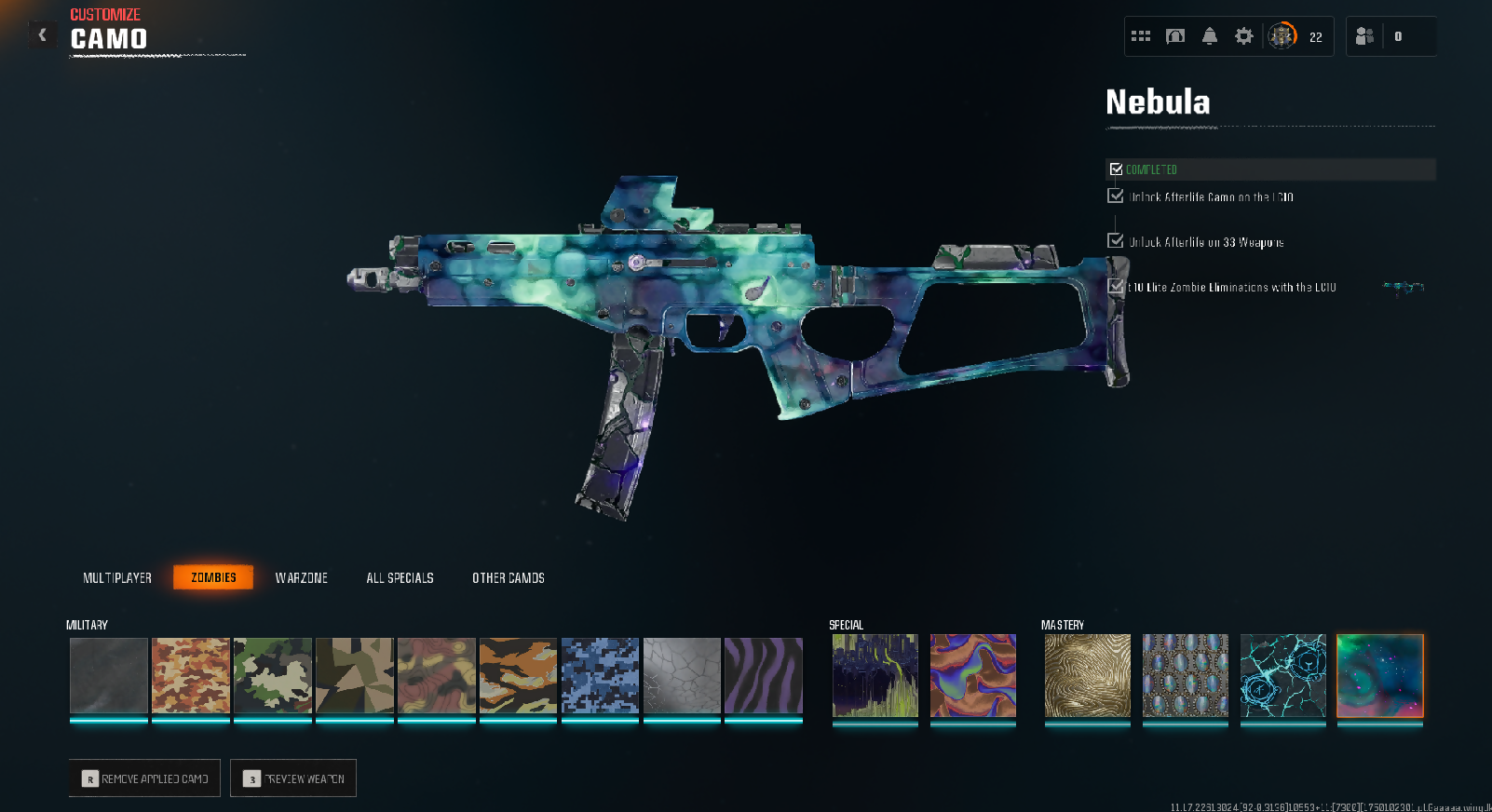Equip the Nebula mastery camo swatch
This screenshot has width=1492, height=812.
point(1380,676)
